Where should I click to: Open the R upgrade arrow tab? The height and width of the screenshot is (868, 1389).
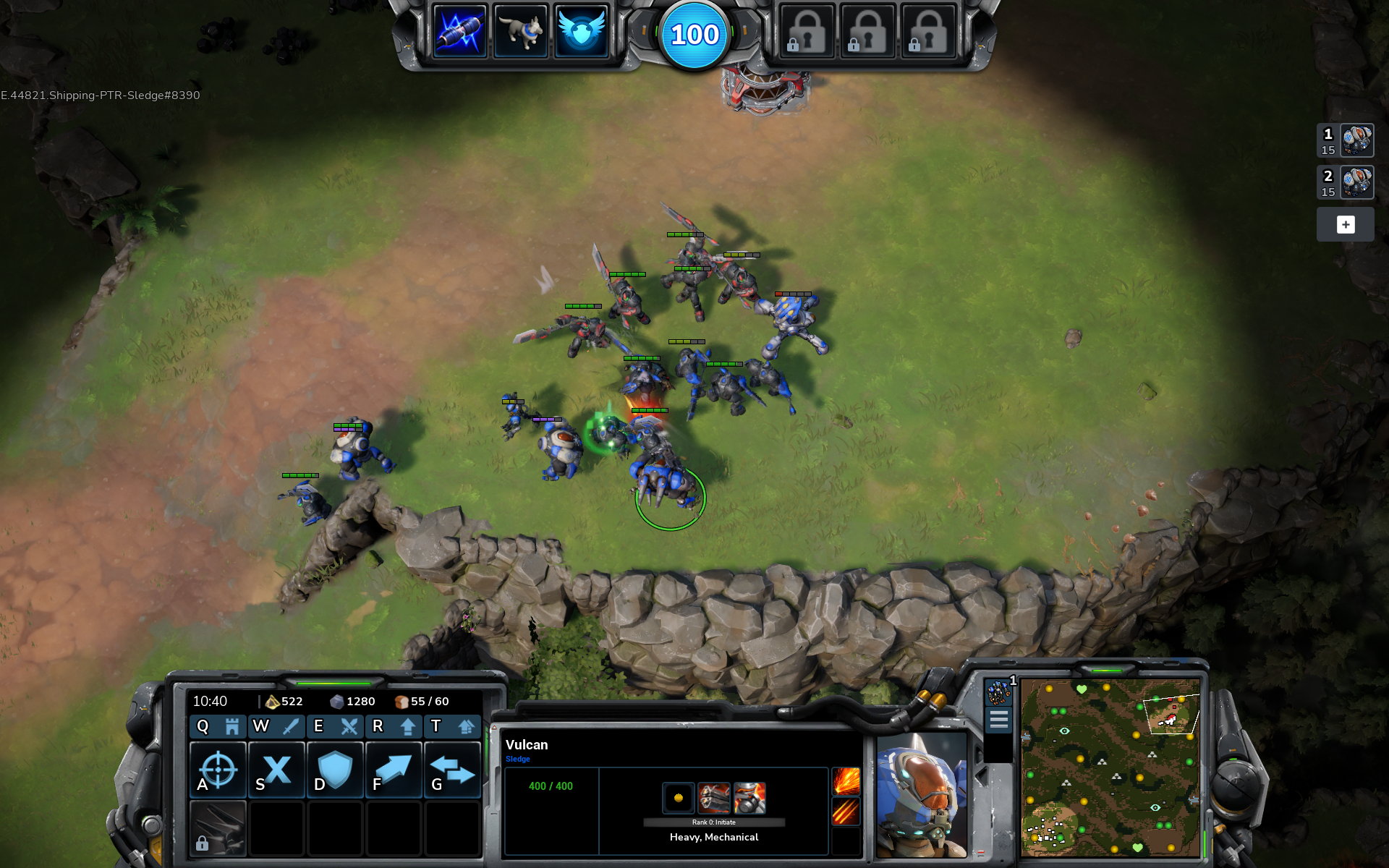coord(394,726)
